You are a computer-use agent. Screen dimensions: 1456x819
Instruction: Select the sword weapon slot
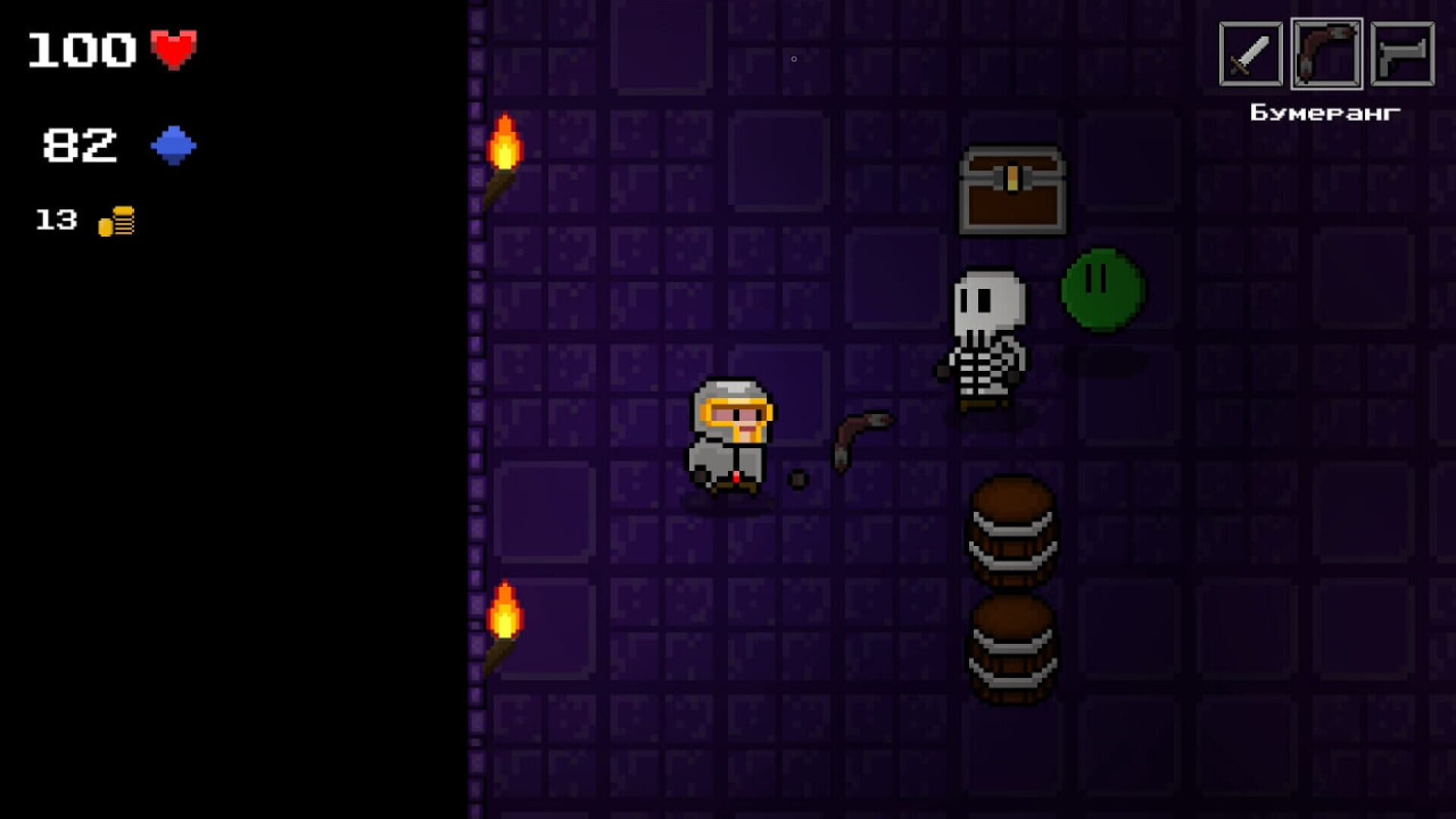(1252, 53)
